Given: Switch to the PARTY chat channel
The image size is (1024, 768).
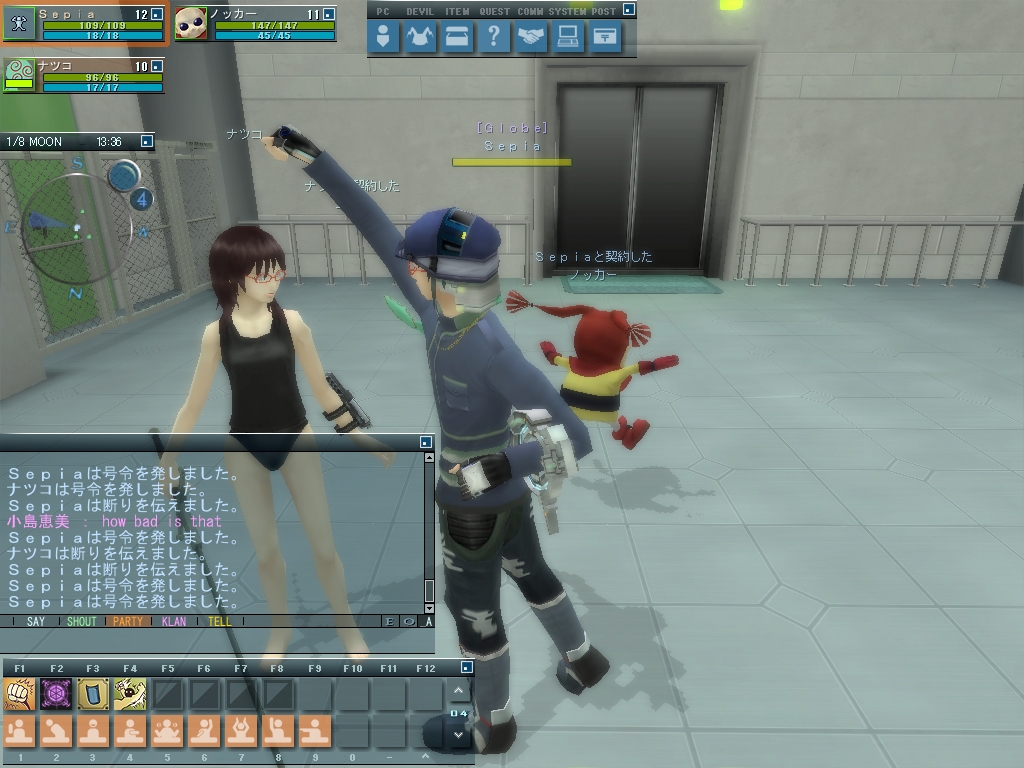Looking at the screenshot, I should (x=128, y=621).
